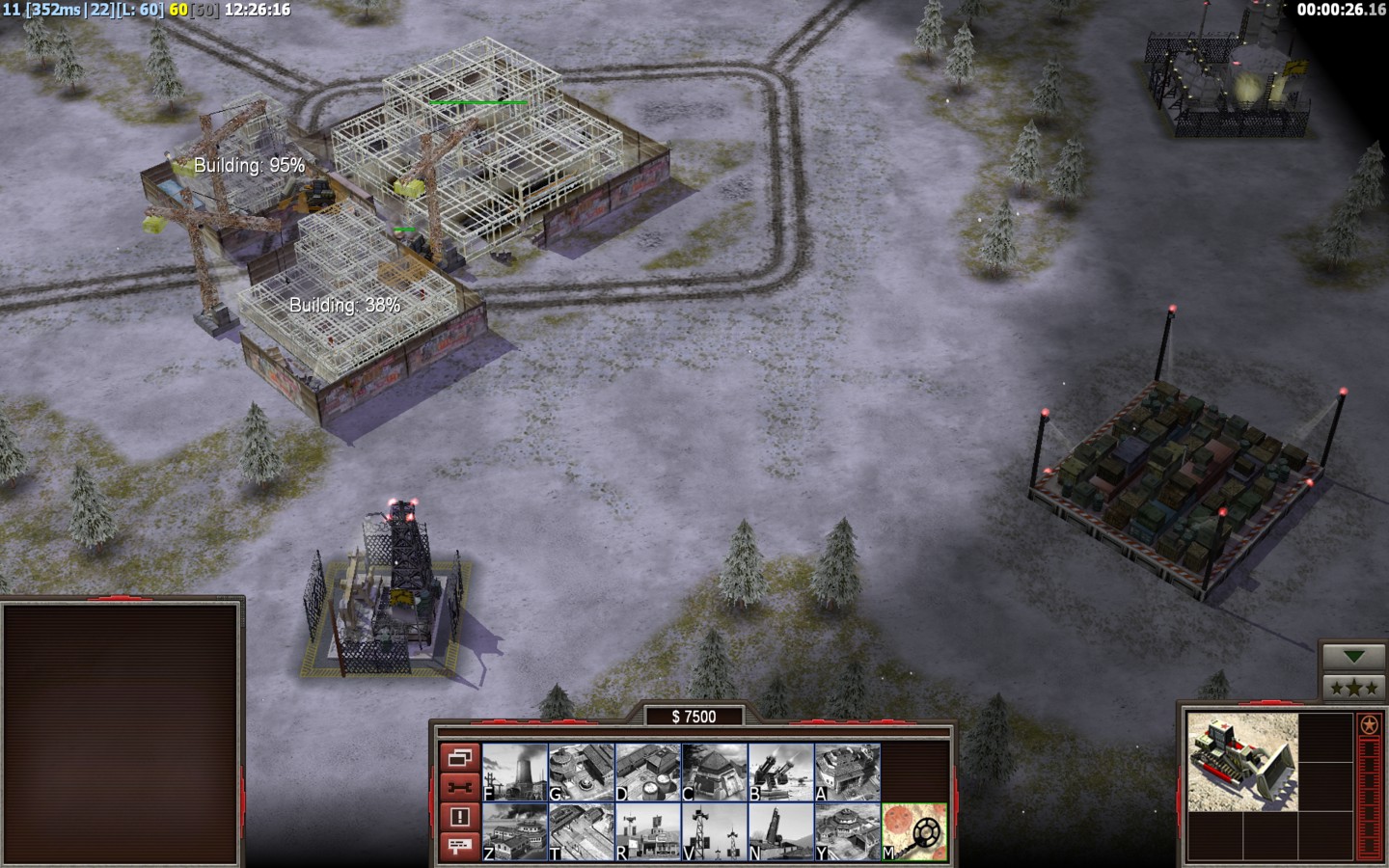Select the building icon labeled Z
Screen dimensions: 1389x868
click(515, 832)
